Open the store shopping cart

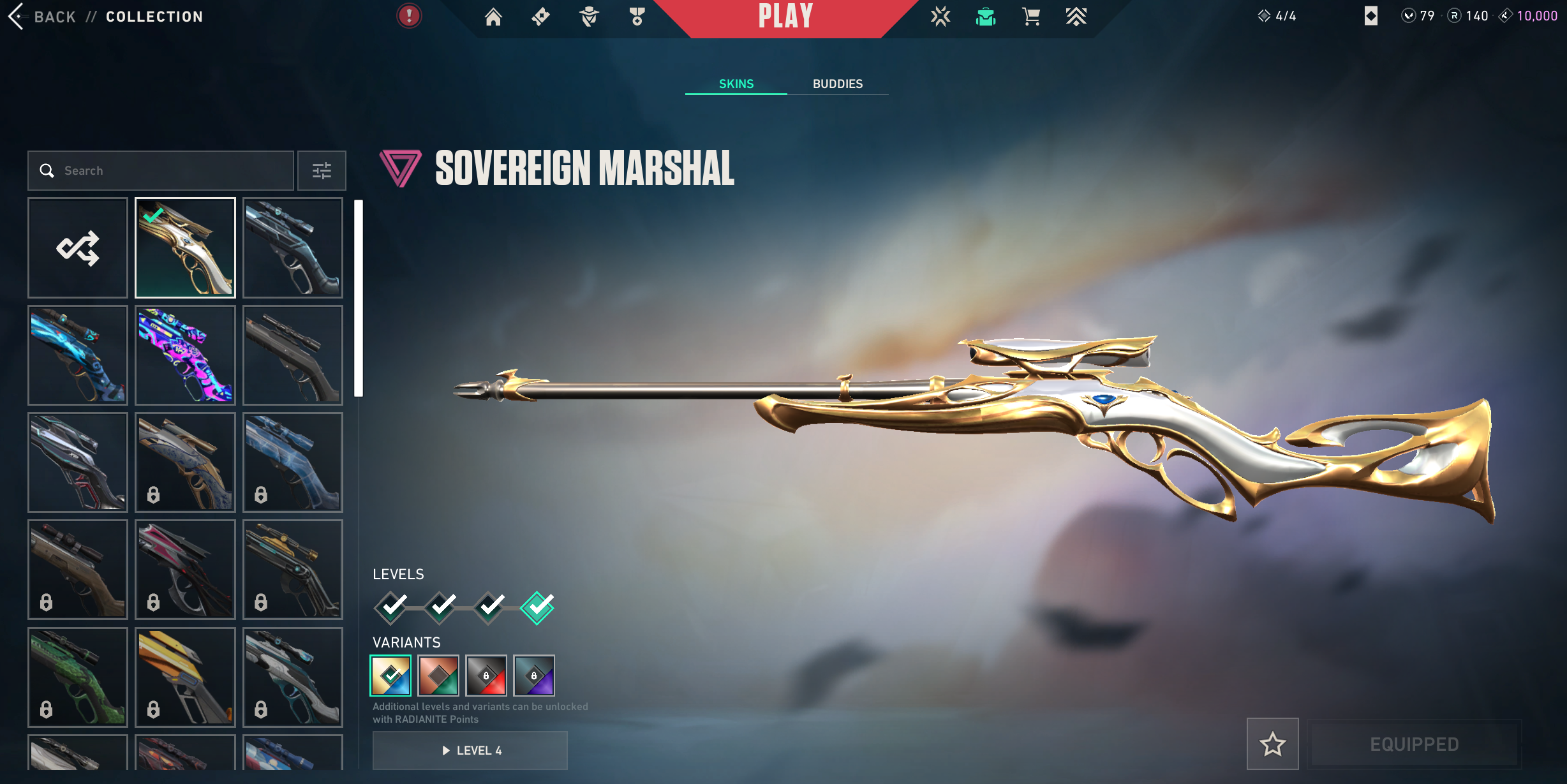point(1031,17)
